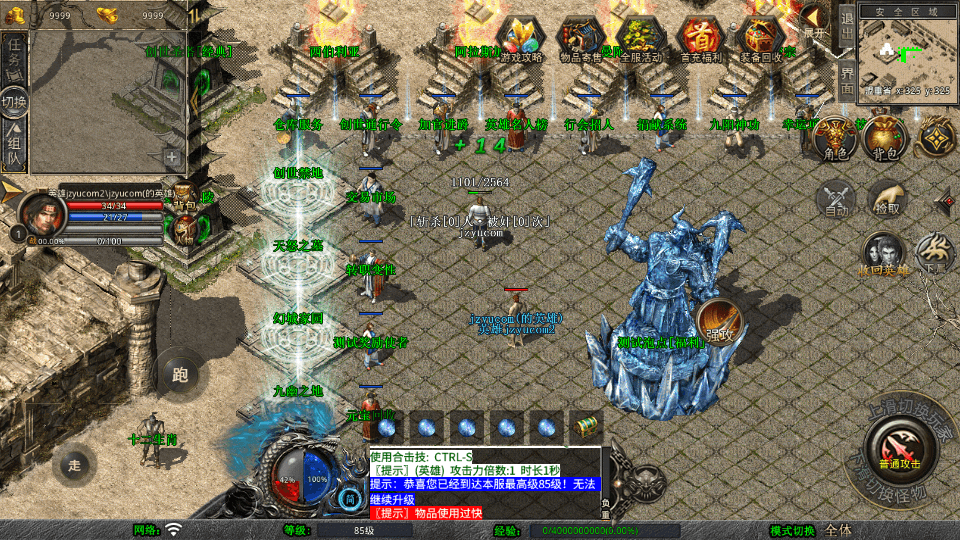Tap the 拾取 pickup hand button
This screenshot has height=540, width=960.
(886, 199)
